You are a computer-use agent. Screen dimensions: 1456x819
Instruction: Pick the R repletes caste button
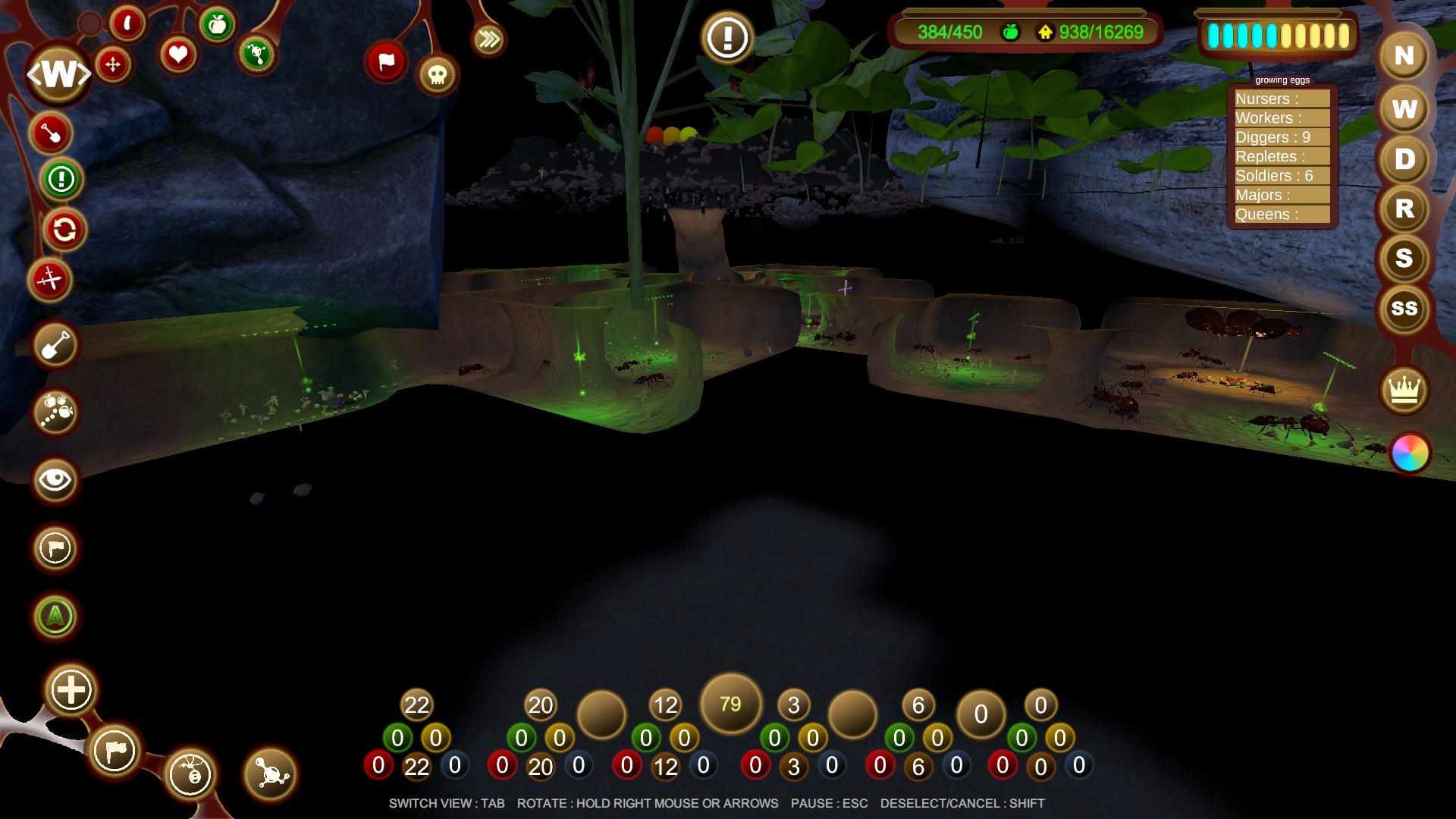(1404, 209)
